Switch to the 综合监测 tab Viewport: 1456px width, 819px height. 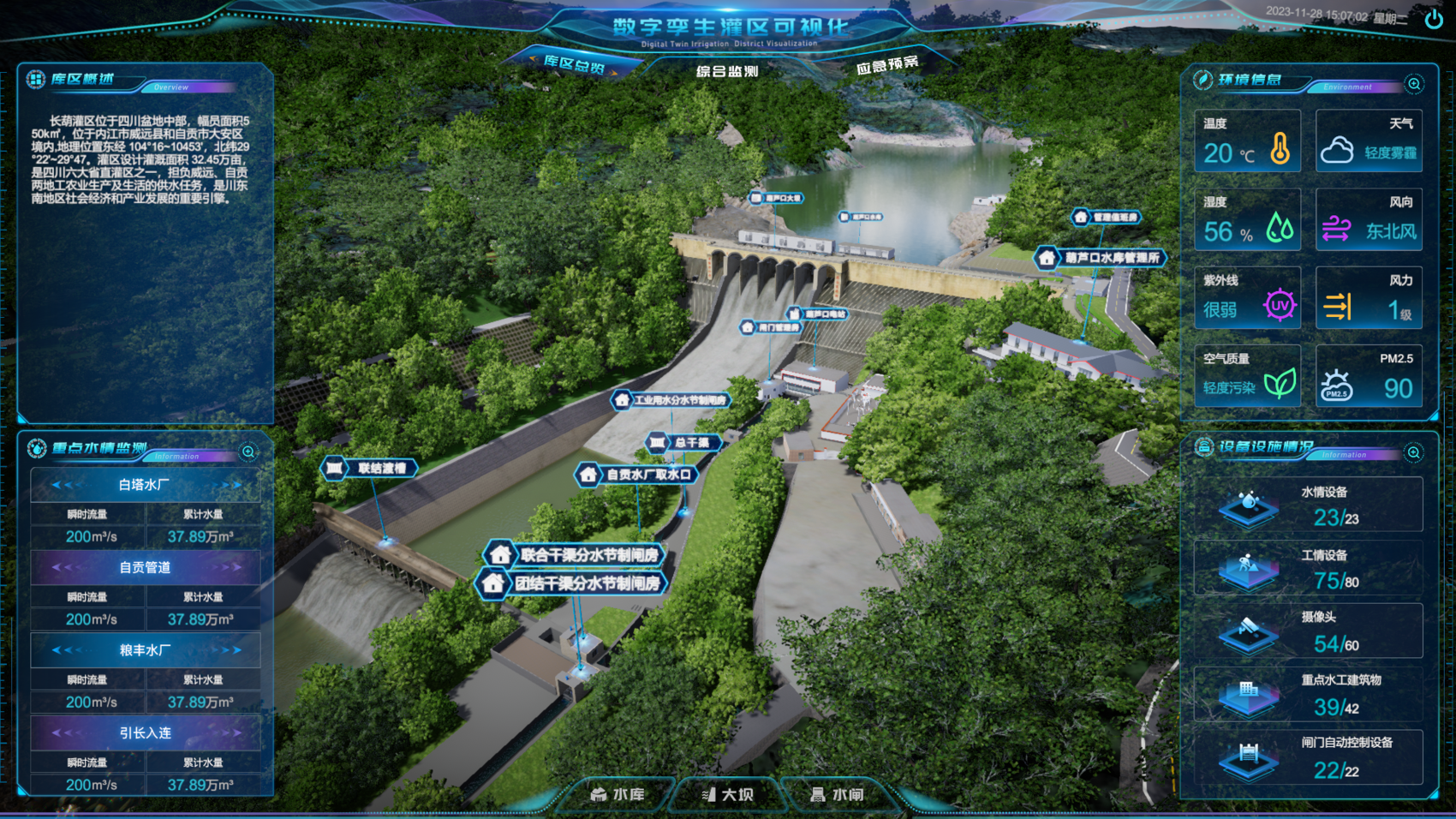(x=727, y=71)
